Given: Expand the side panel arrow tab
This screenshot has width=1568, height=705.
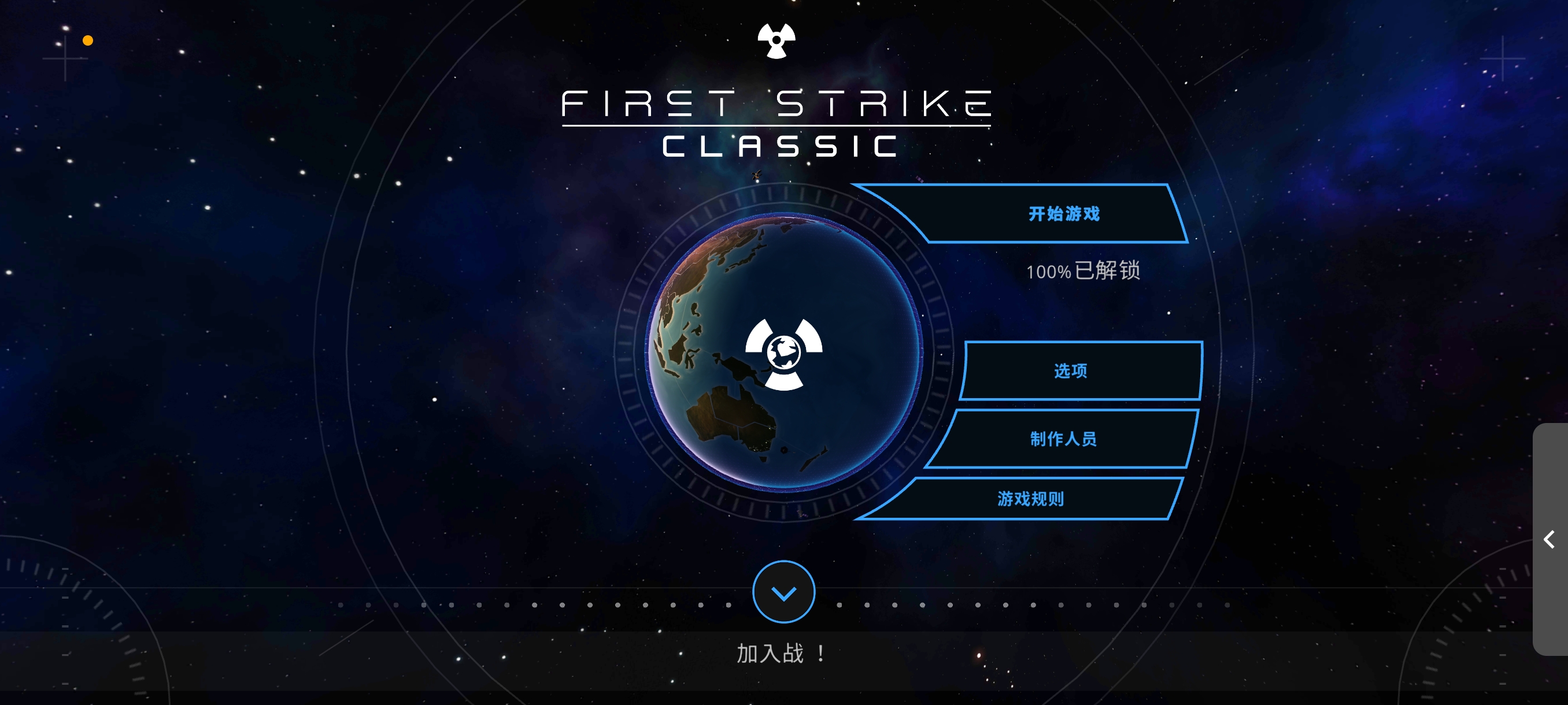Looking at the screenshot, I should click(x=1549, y=539).
